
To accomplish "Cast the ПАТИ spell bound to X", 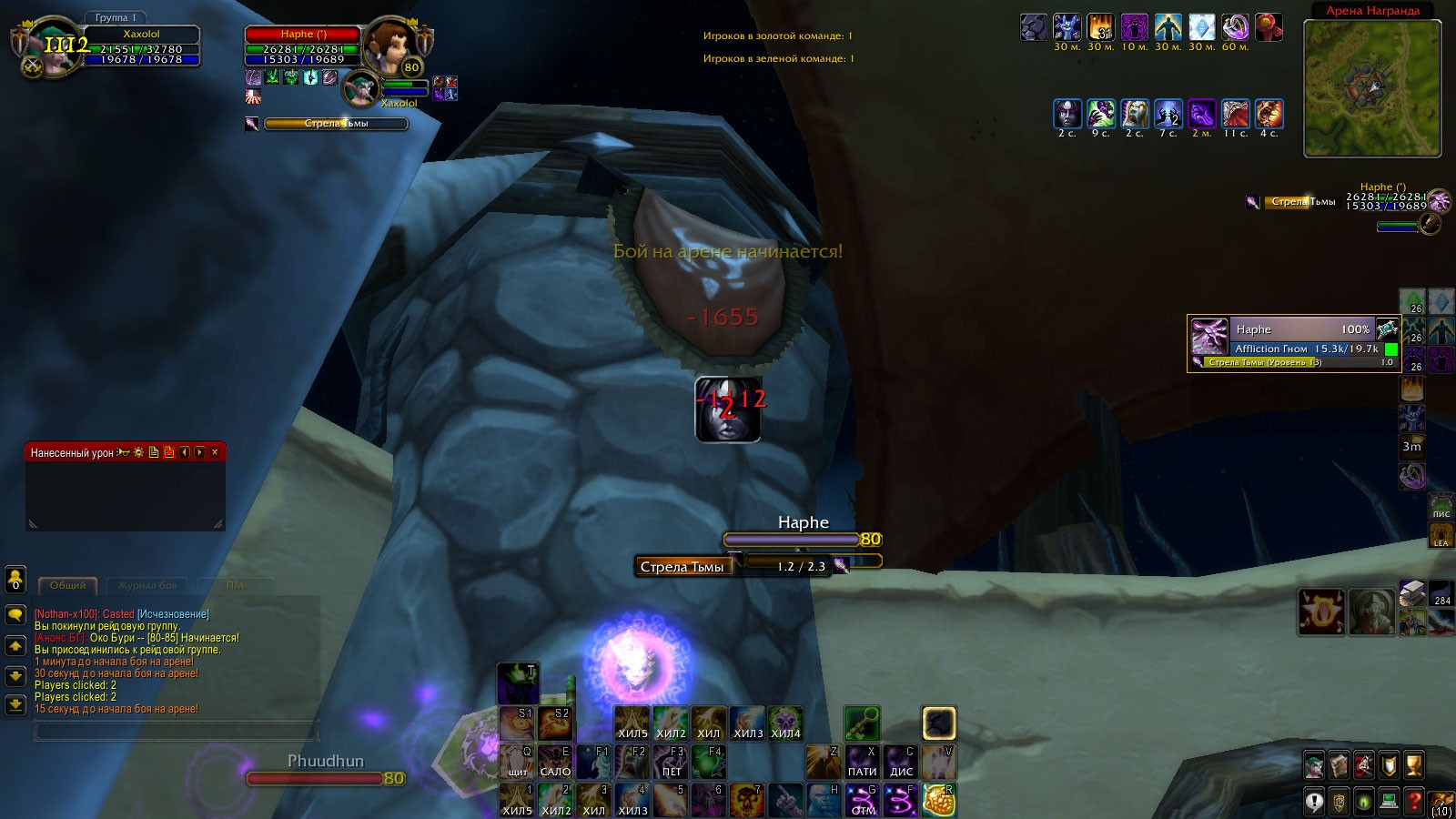I will click(862, 761).
